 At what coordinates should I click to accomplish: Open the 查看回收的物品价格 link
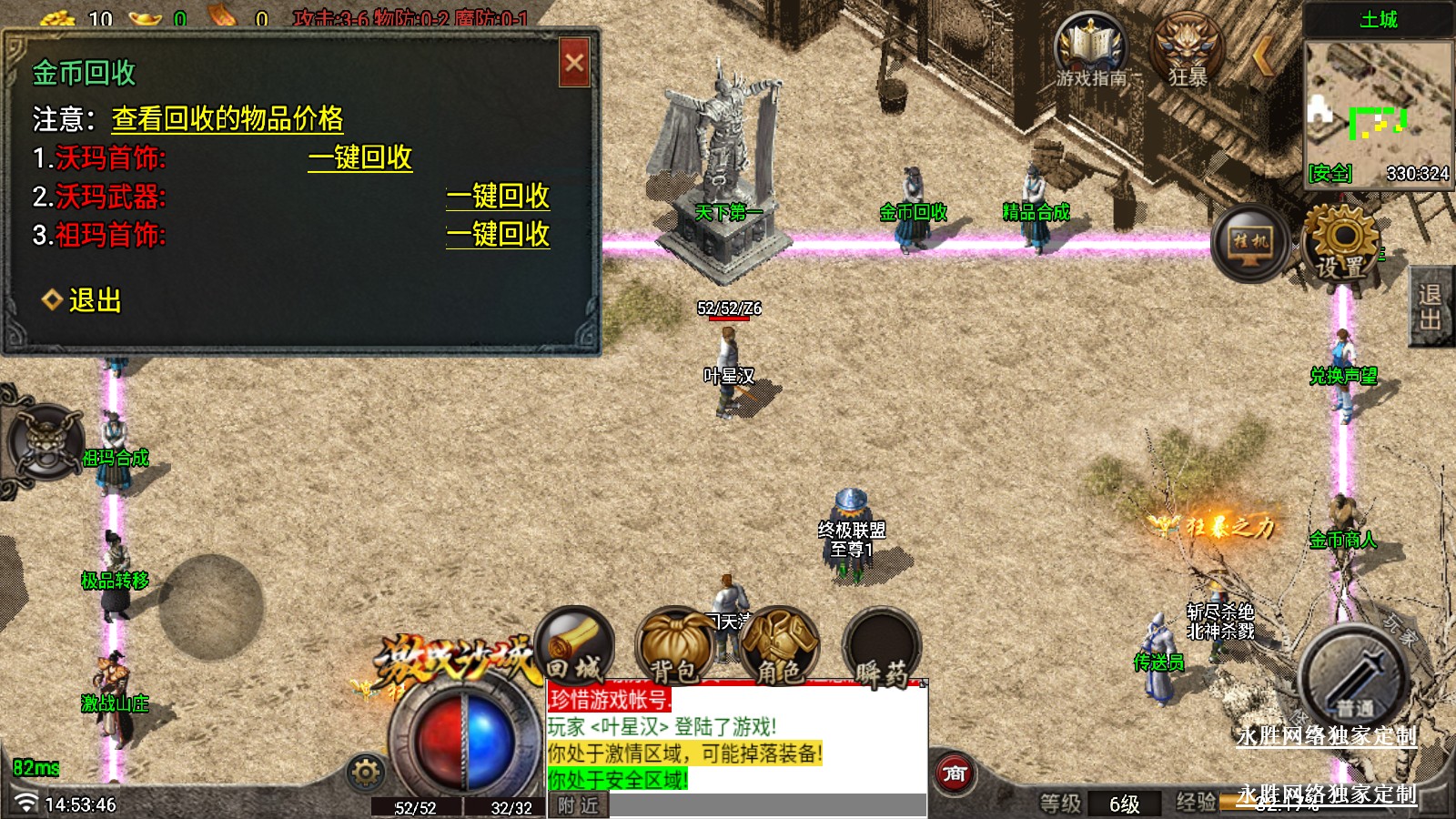pos(227,119)
